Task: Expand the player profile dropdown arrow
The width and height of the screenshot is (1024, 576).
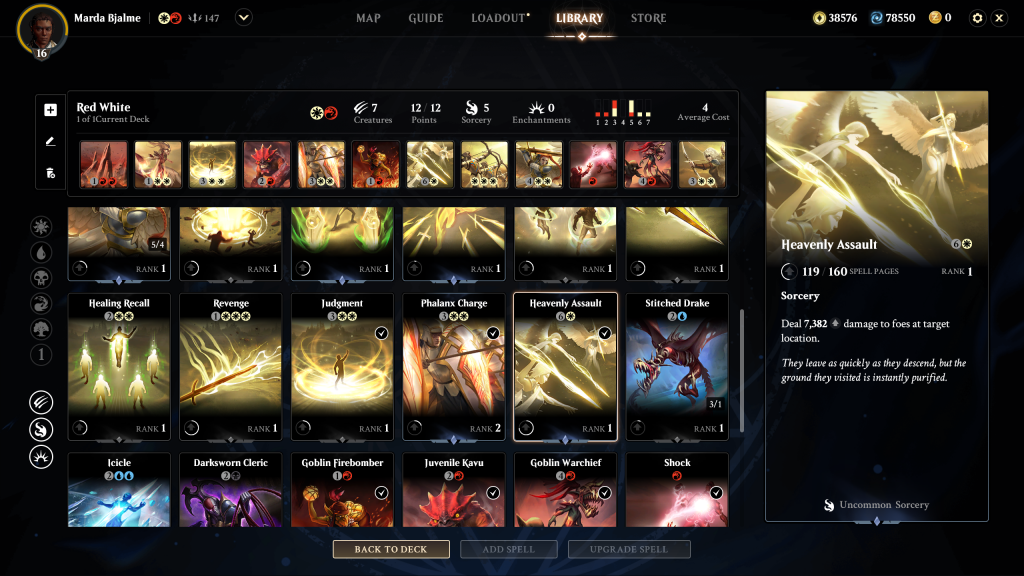Action: click(x=244, y=17)
